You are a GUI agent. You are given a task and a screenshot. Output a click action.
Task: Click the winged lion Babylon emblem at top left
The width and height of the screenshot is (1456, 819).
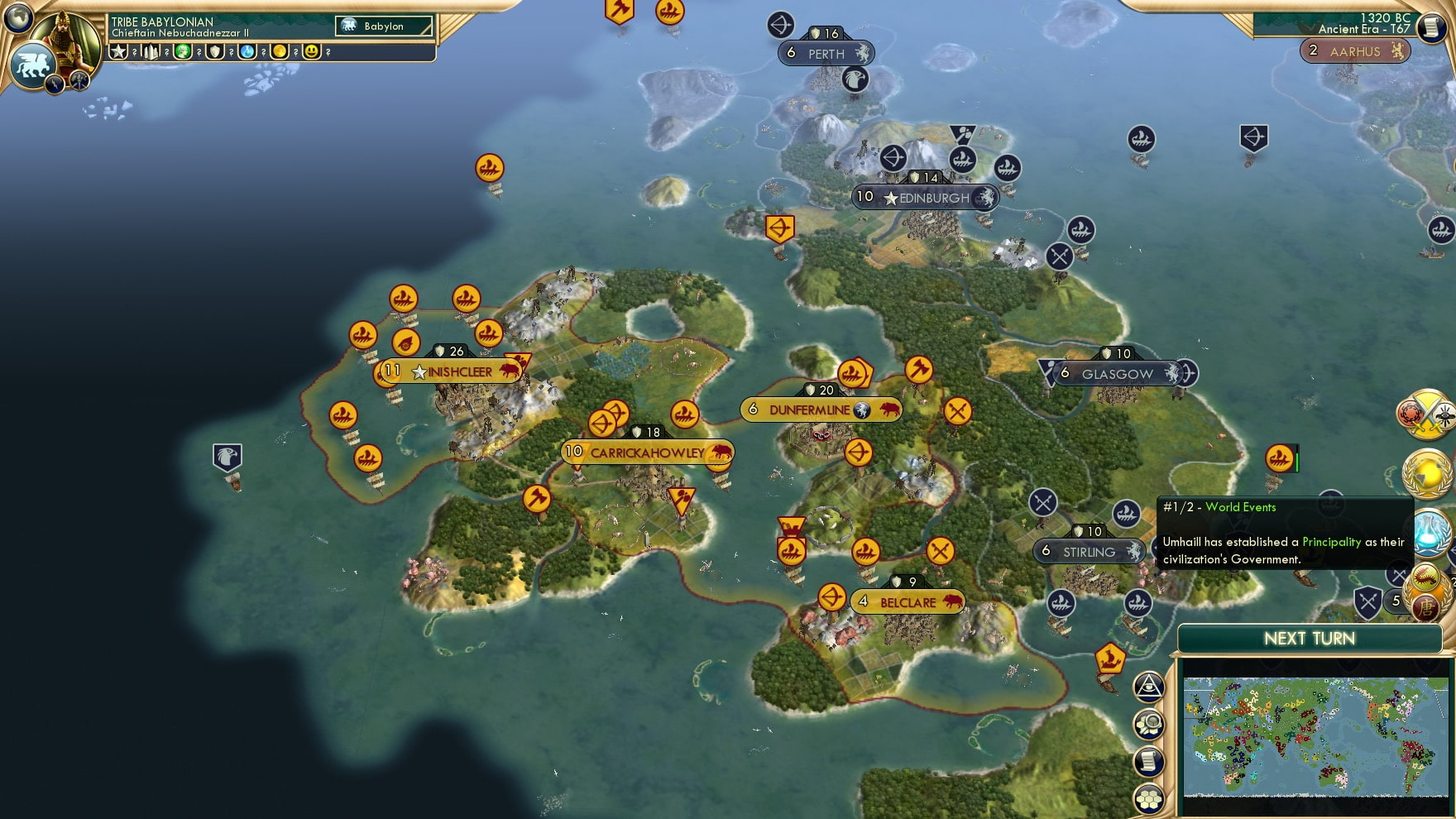coord(32,65)
